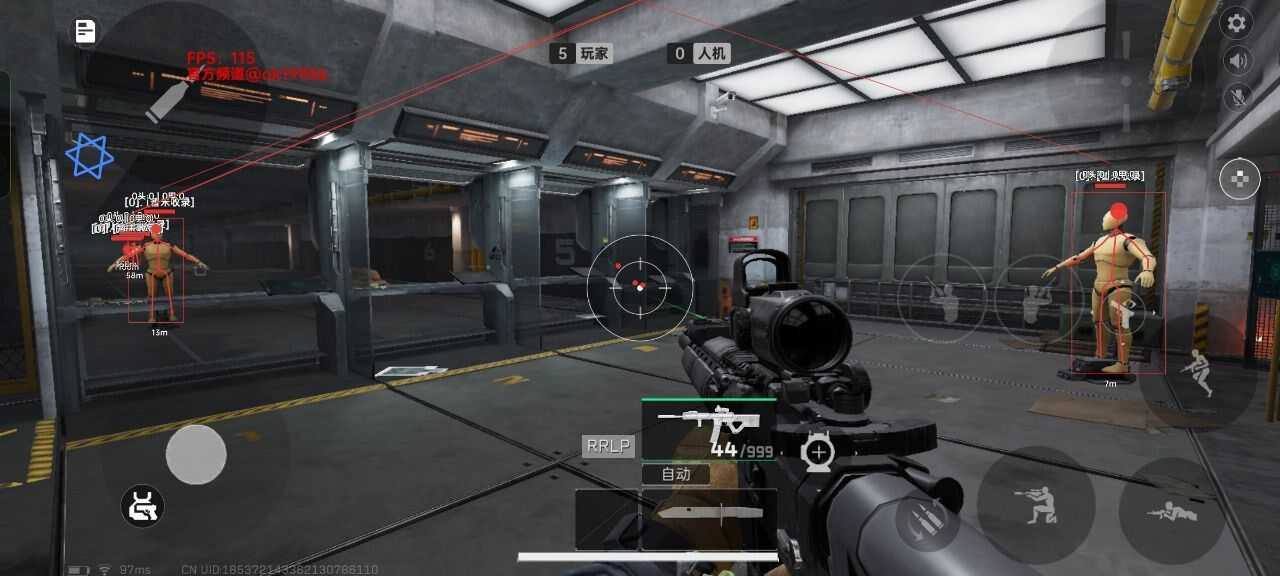The width and height of the screenshot is (1280, 576).
Task: Toggle the muted microphone icon
Action: (1238, 97)
